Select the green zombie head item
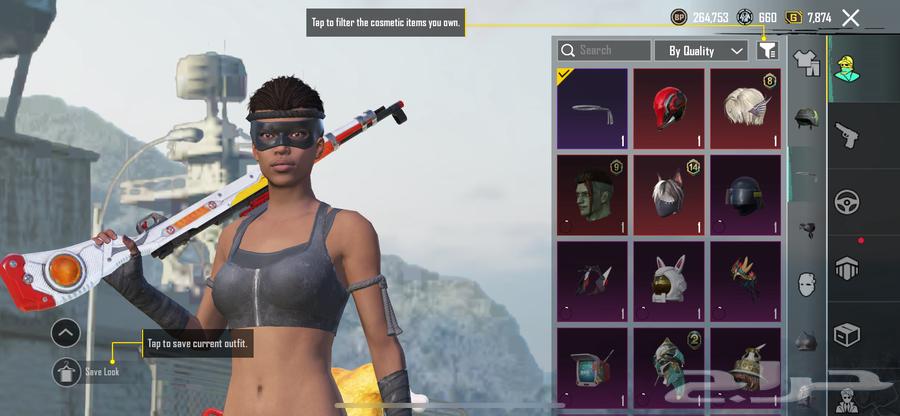900x416 pixels. click(x=592, y=195)
